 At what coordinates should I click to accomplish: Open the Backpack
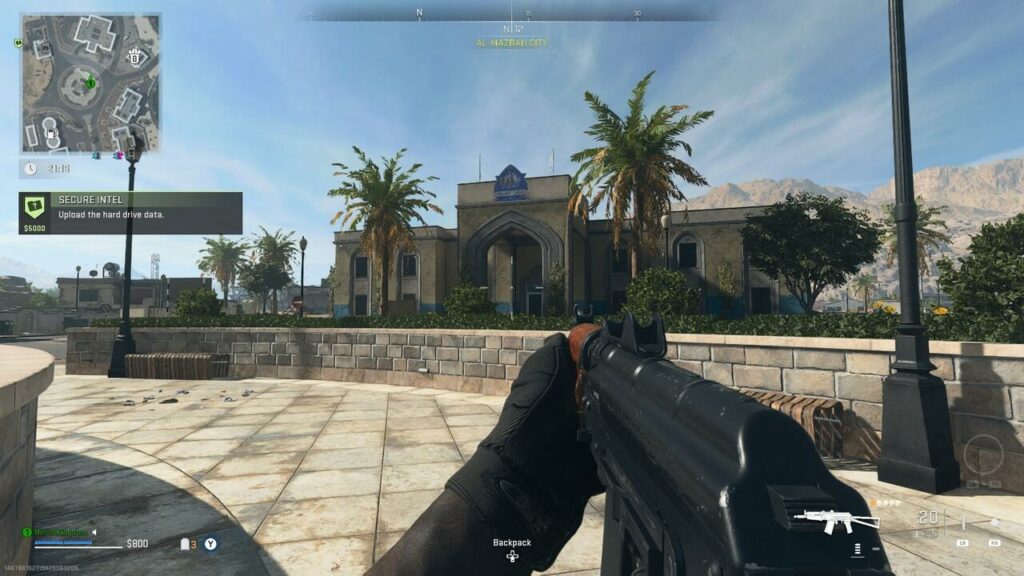coord(511,550)
